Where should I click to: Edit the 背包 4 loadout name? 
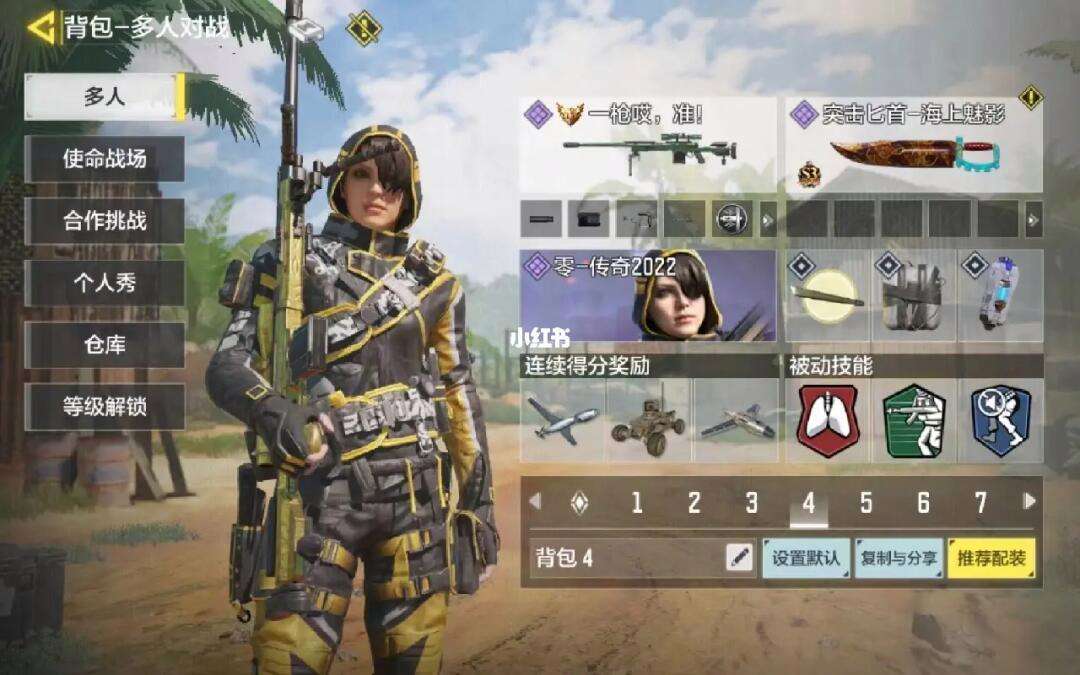point(739,558)
